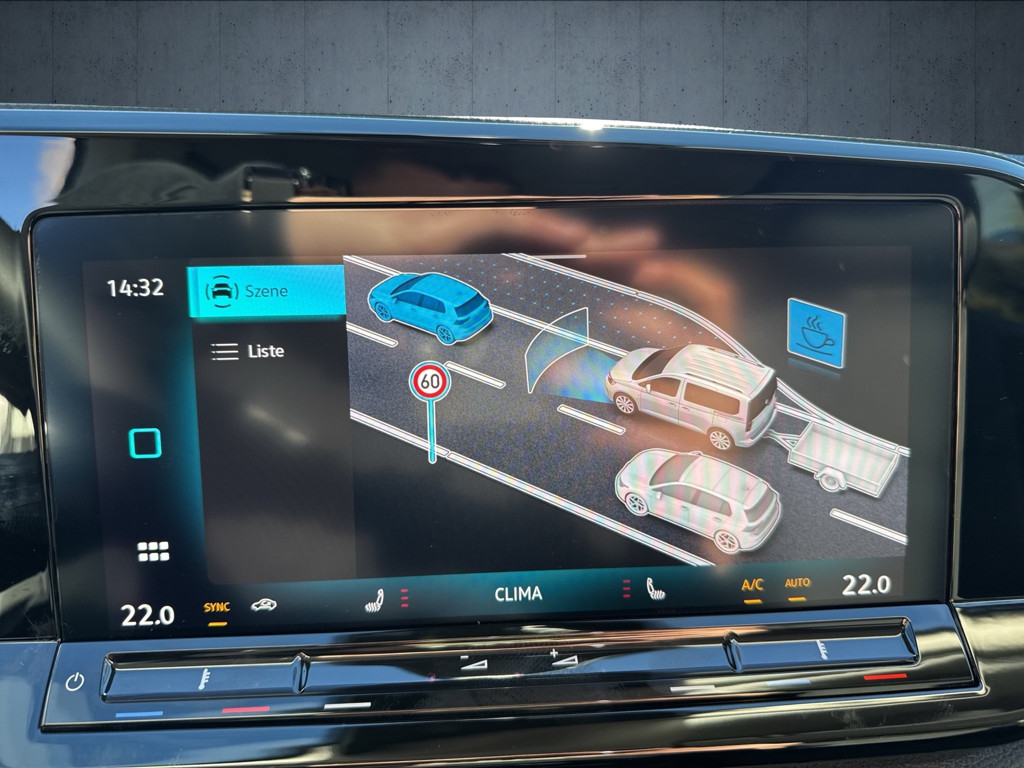Tap the right temperature setting
This screenshot has height=768, width=1024.
(865, 585)
